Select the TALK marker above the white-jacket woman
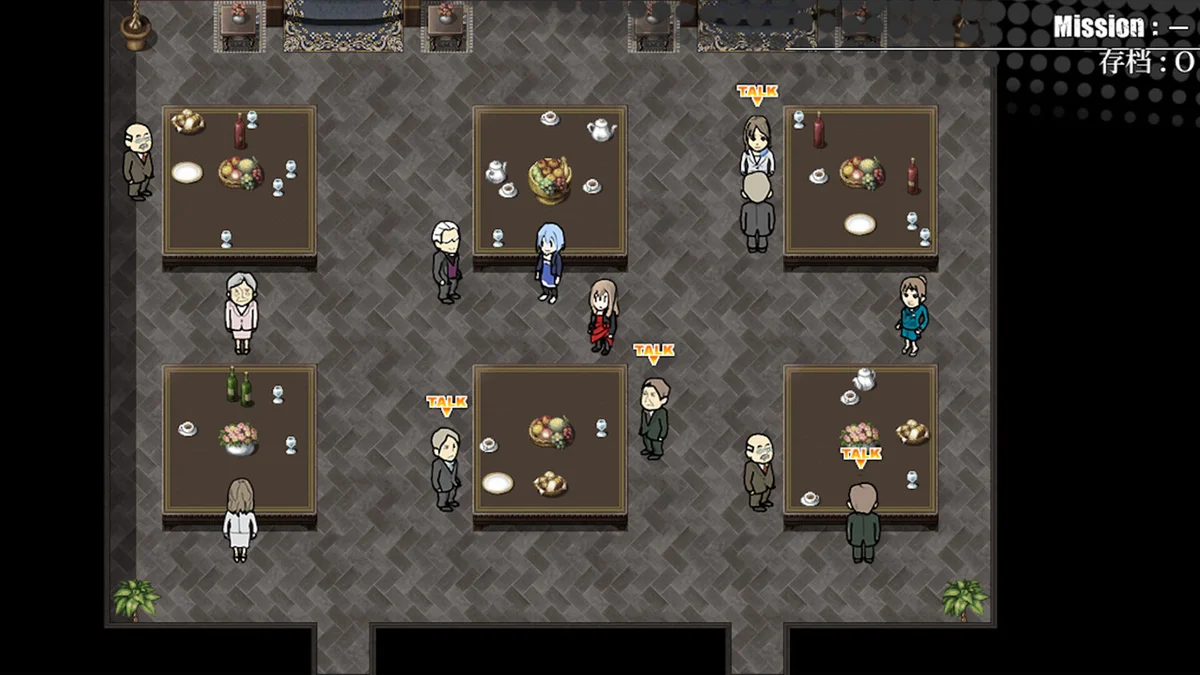The height and width of the screenshot is (675, 1200). tap(757, 94)
